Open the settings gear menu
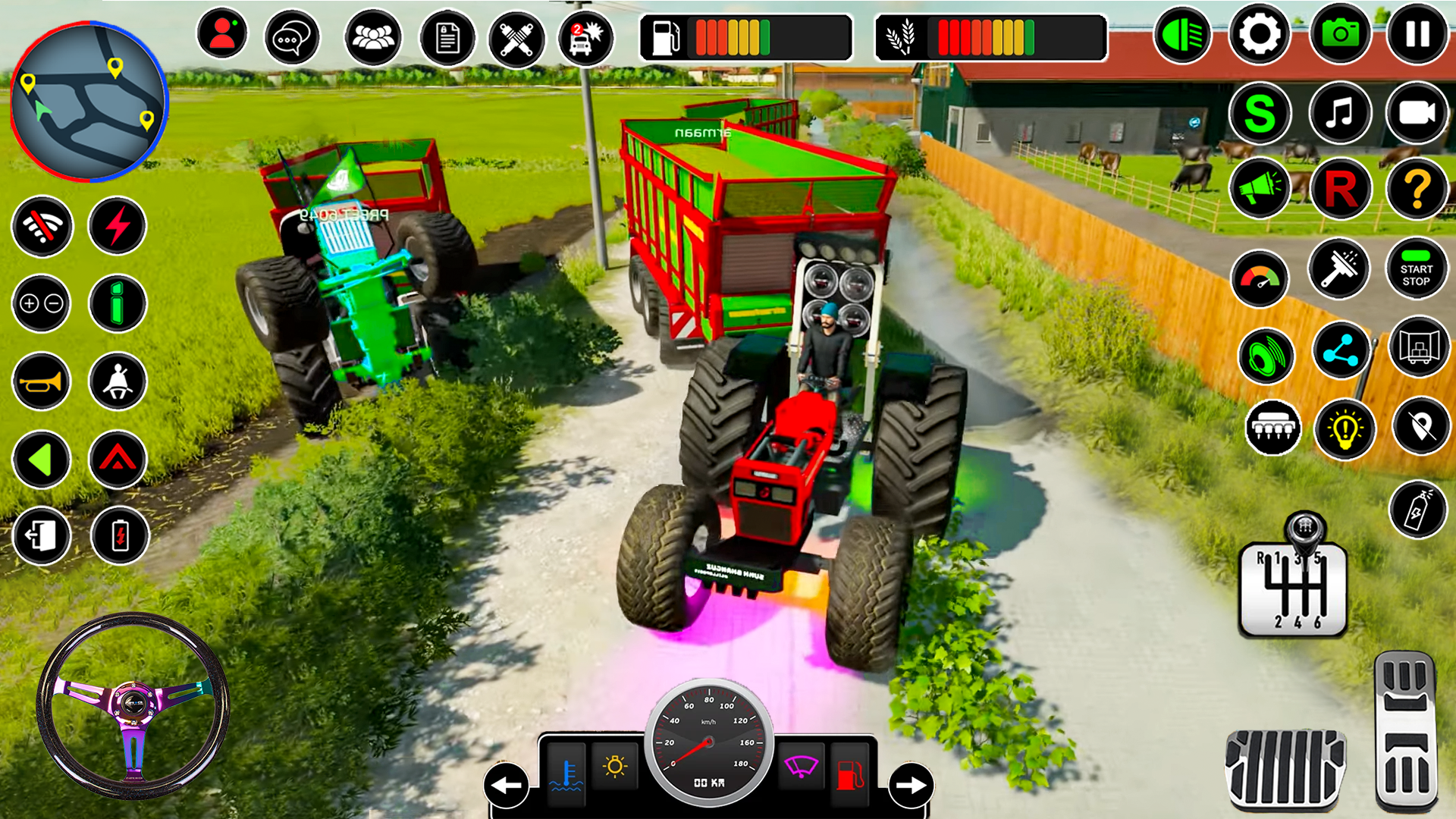This screenshot has height=819, width=1456. point(1259,33)
